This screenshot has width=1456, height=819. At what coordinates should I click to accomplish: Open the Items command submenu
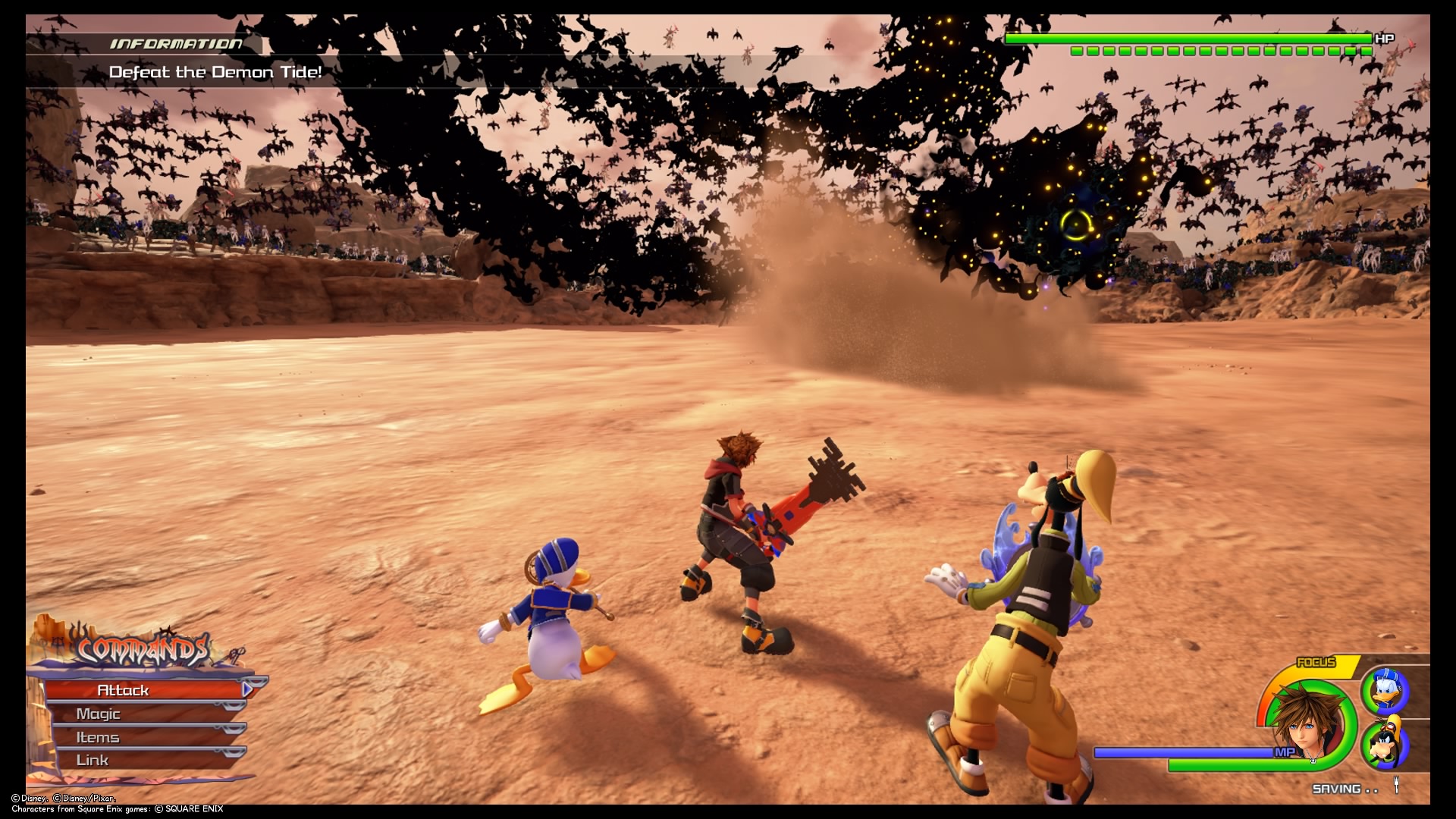97,736
